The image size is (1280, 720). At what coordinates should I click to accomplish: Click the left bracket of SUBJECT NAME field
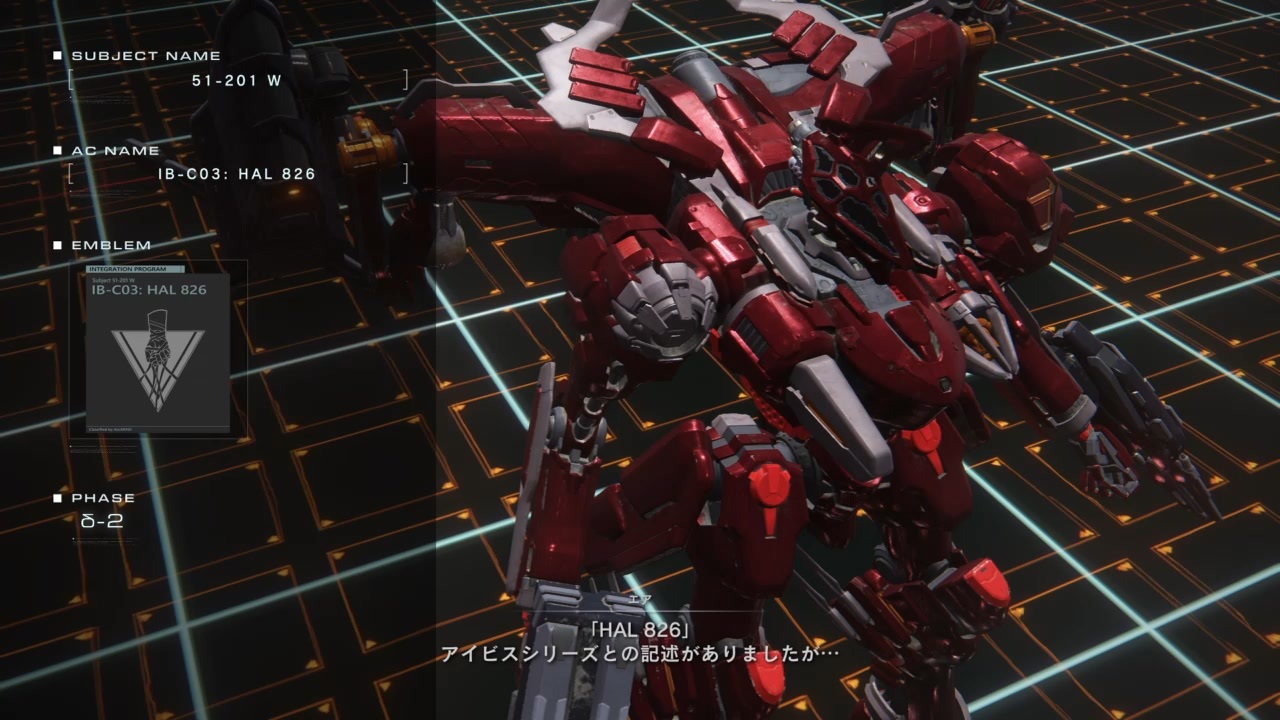tap(68, 78)
